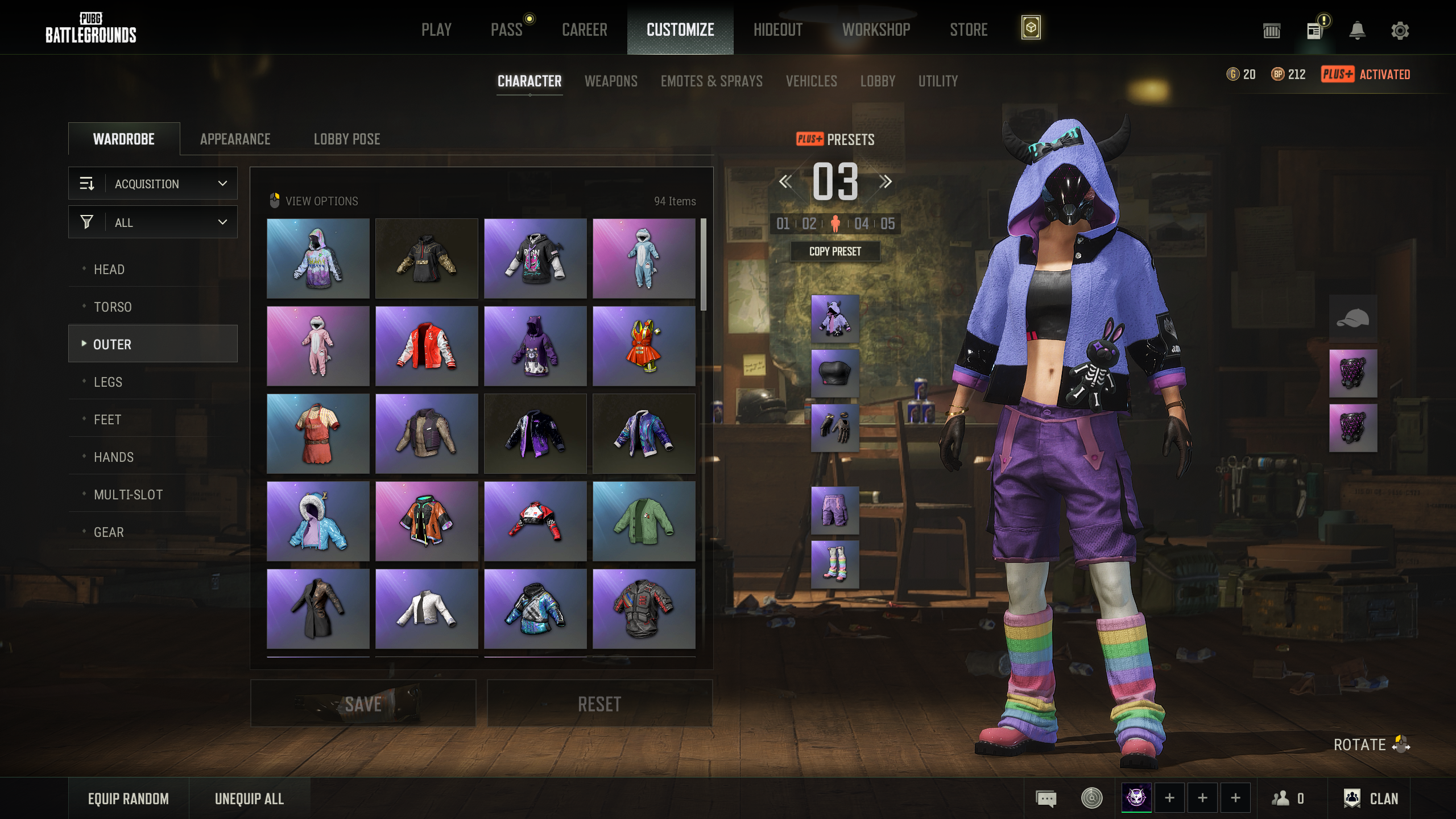The image size is (1456, 819).
Task: Open the Store from the top menu
Action: 969,30
